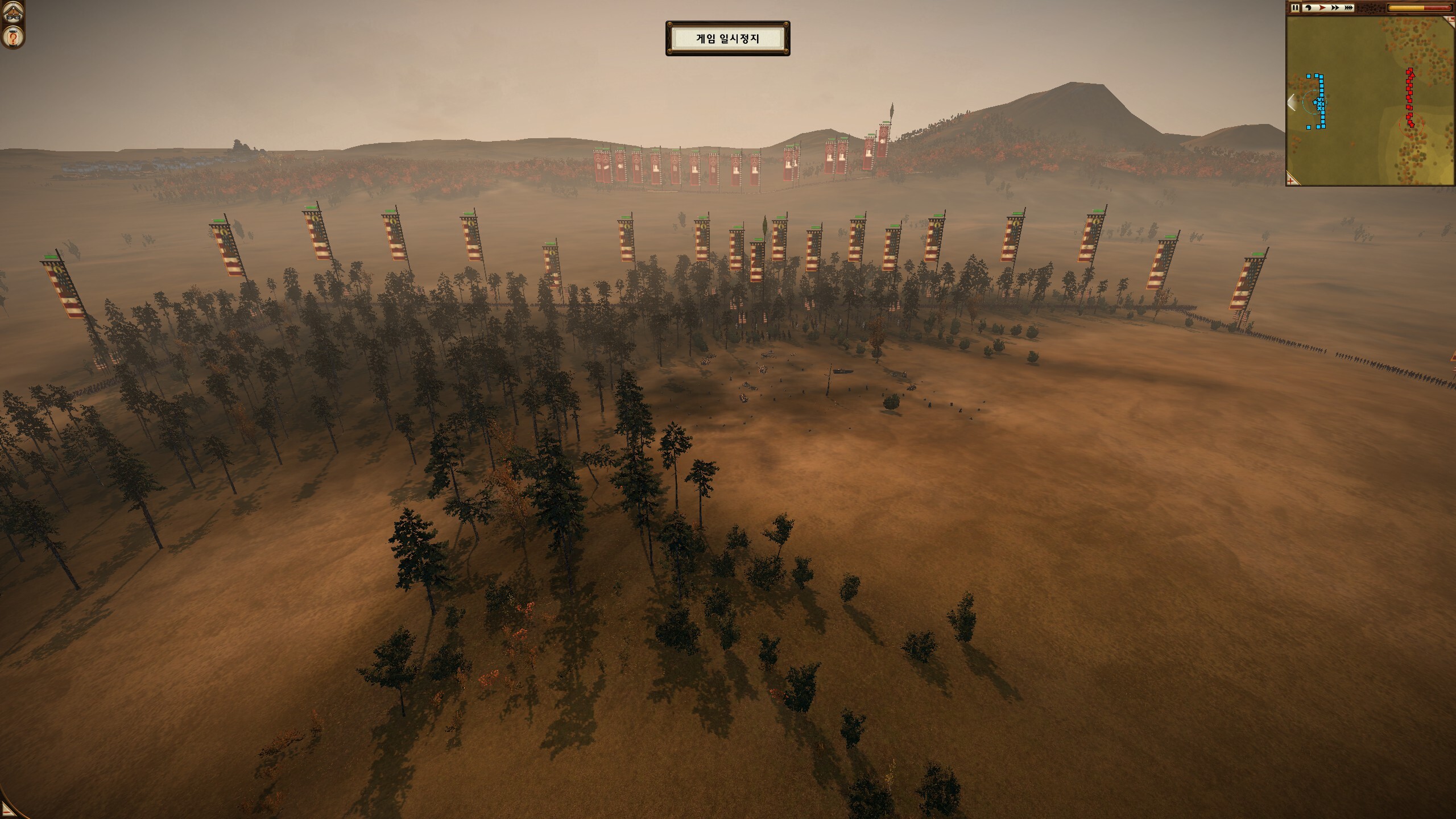Set battle speed to slow motion
Viewport: 1456px width, 819px height.
tap(1308, 7)
